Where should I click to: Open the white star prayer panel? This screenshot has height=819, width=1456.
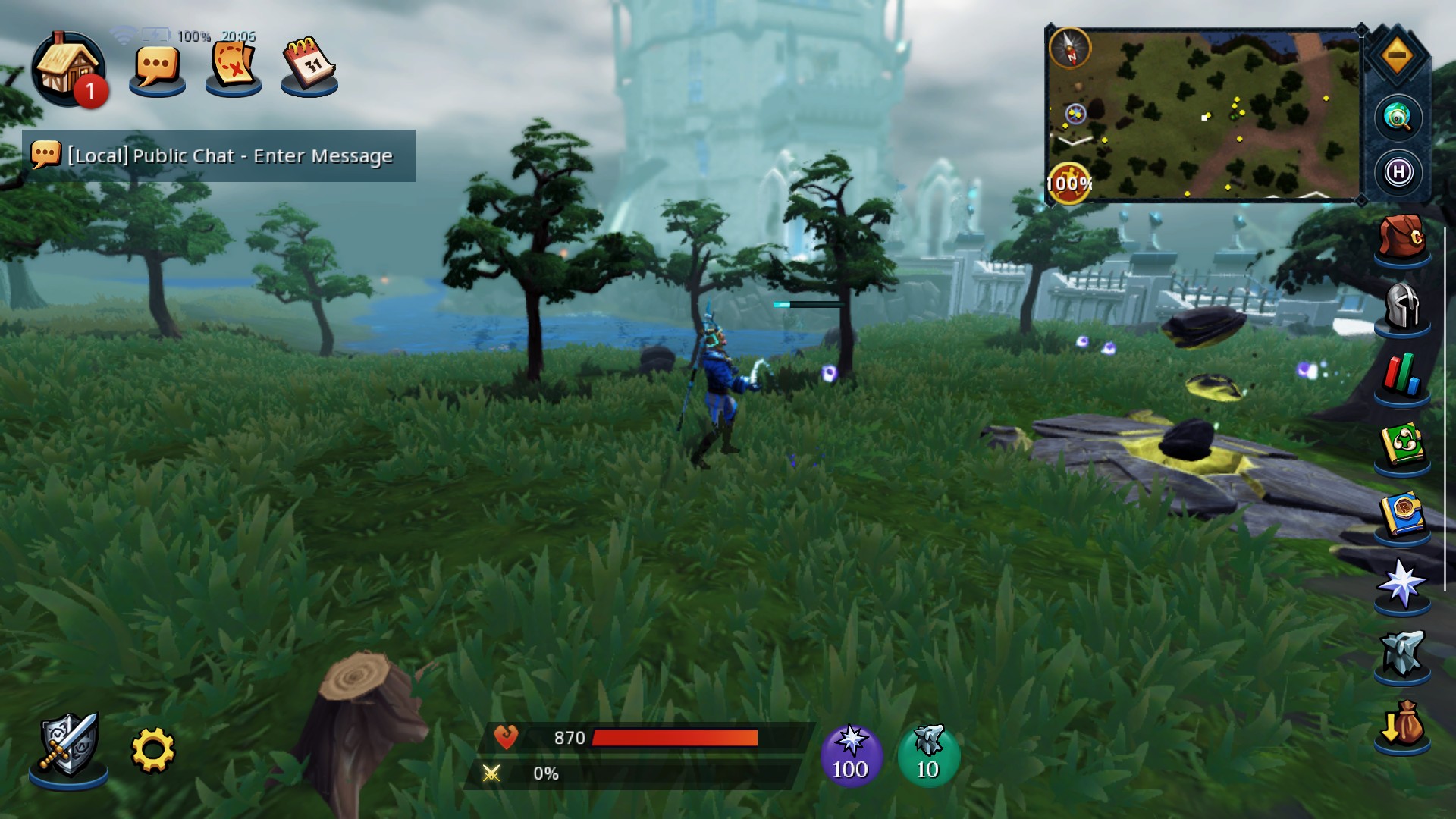tap(1402, 584)
